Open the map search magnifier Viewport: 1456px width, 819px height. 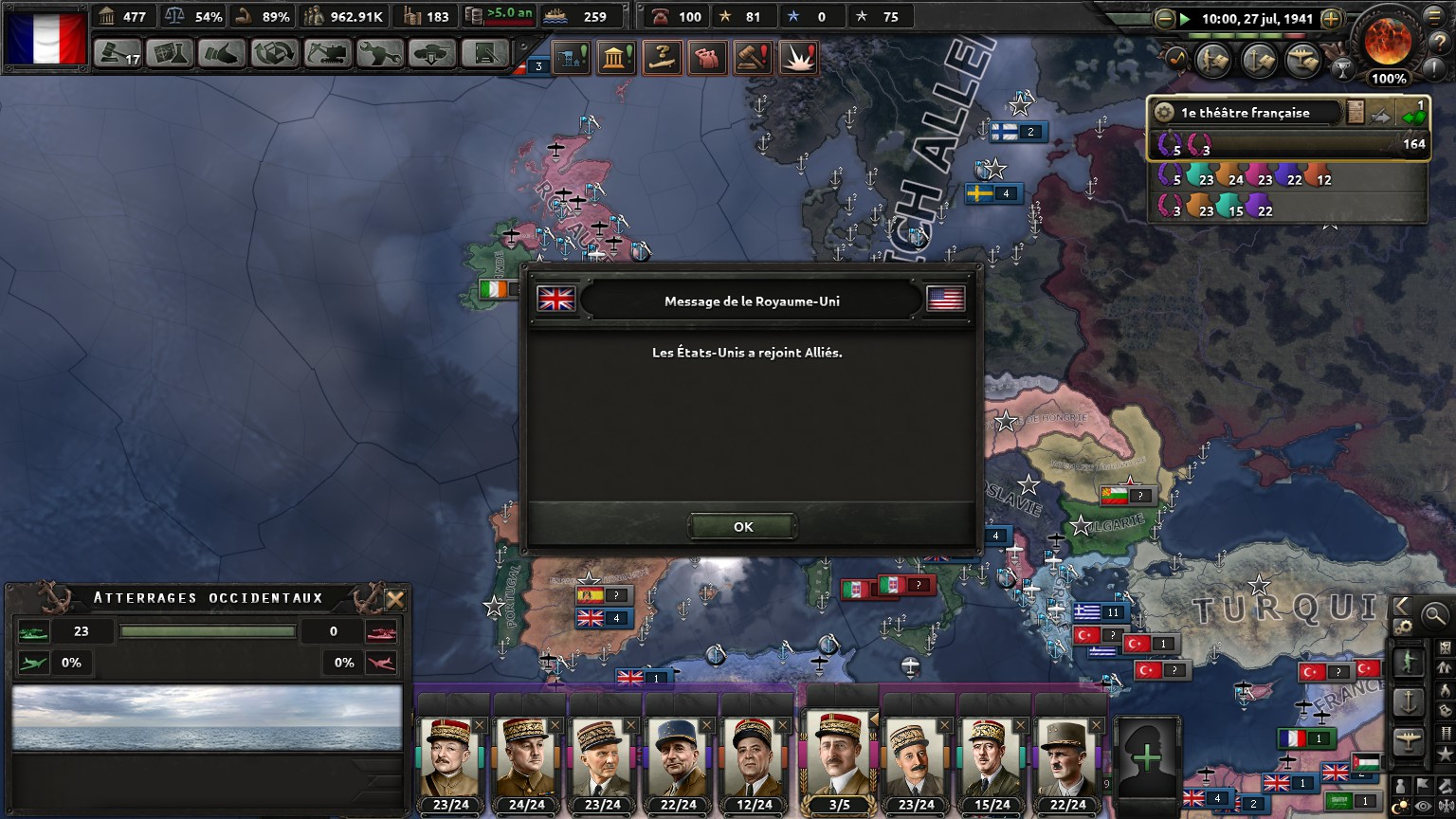tap(1434, 615)
